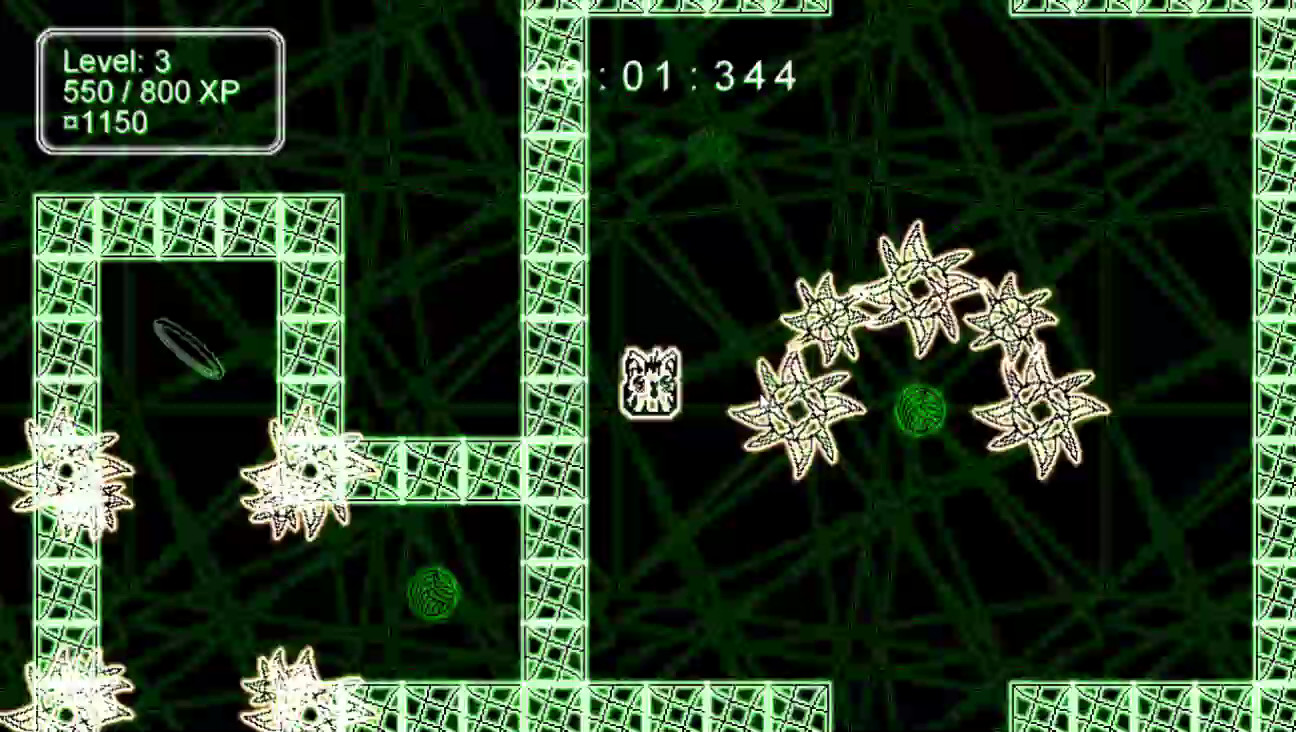The height and width of the screenshot is (732, 1296).
Task: Click the XP progress text to expand details
Action: 150,92
